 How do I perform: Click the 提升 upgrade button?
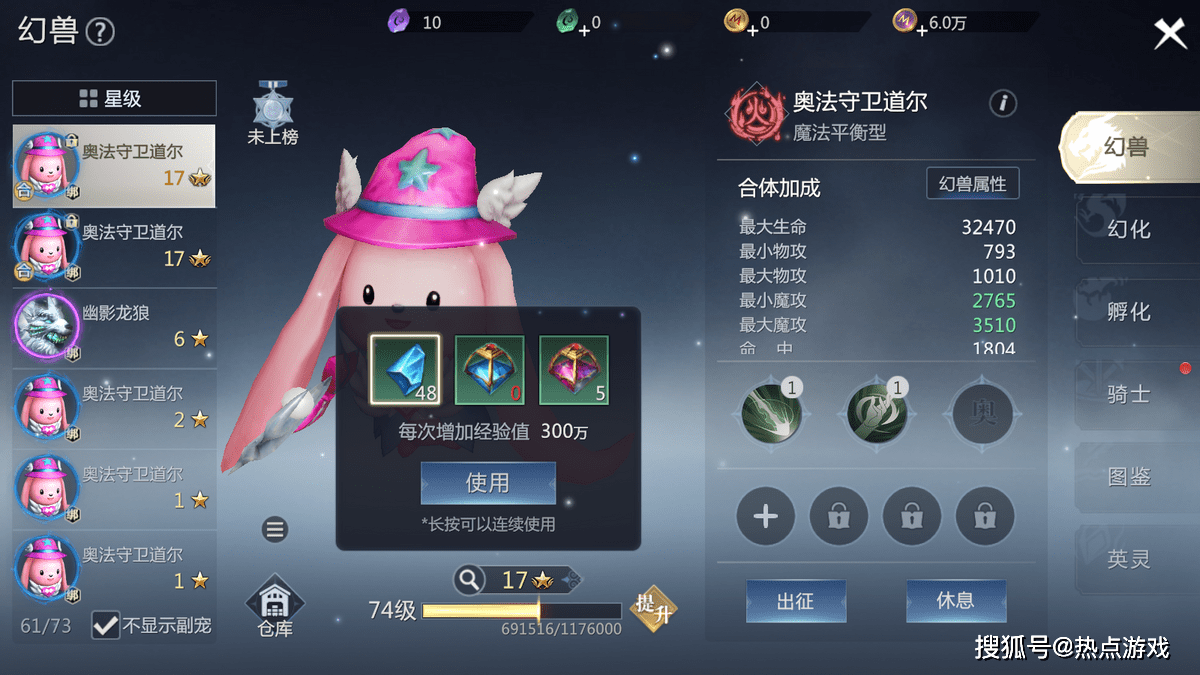coord(652,607)
